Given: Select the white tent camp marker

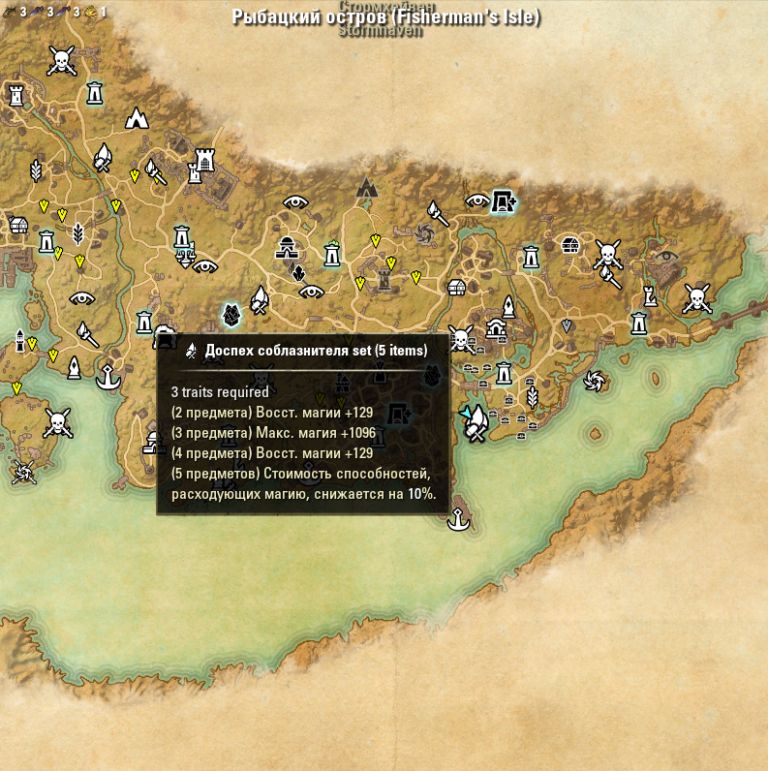Looking at the screenshot, I should [137, 118].
